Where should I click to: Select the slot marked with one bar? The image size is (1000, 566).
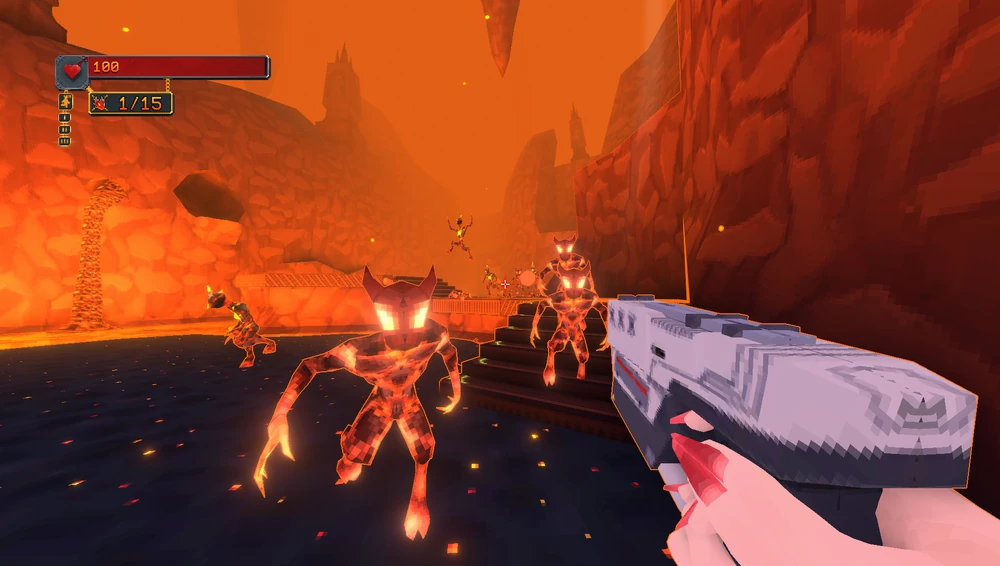coord(65,117)
